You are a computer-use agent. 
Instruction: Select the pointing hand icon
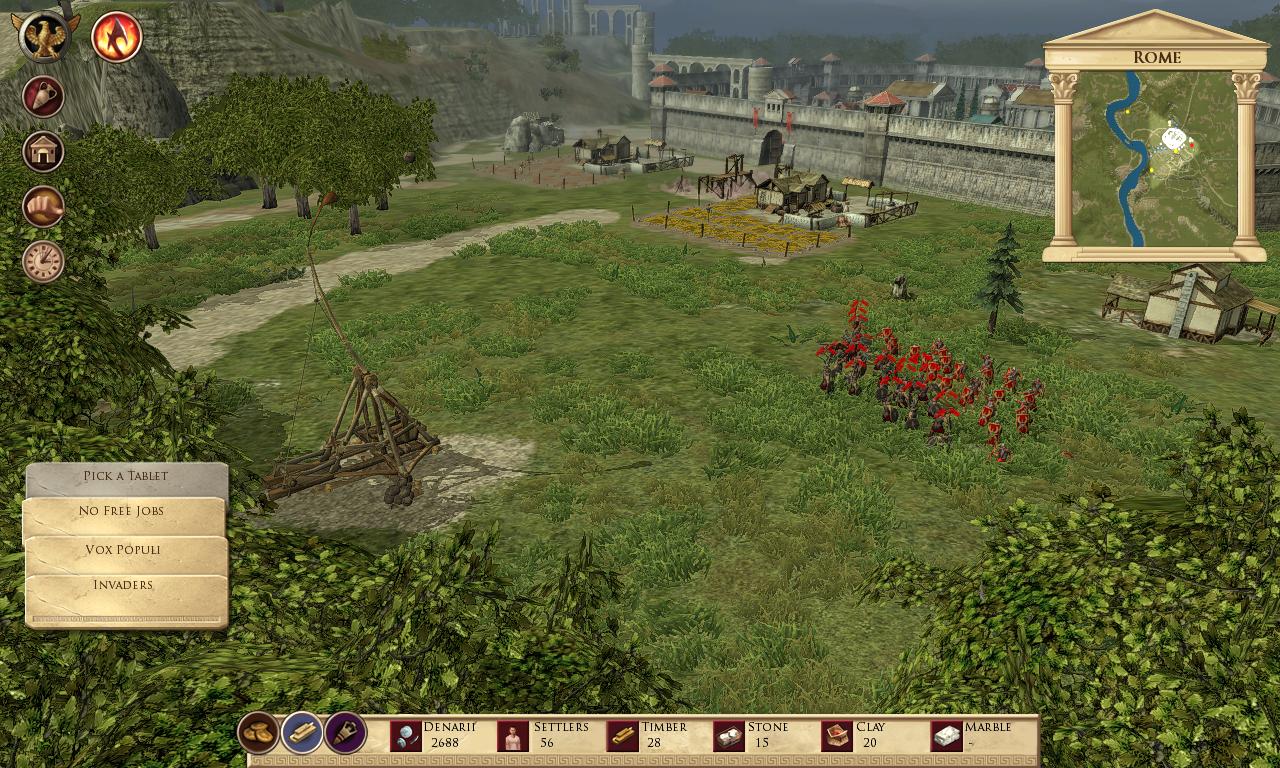click(x=44, y=207)
